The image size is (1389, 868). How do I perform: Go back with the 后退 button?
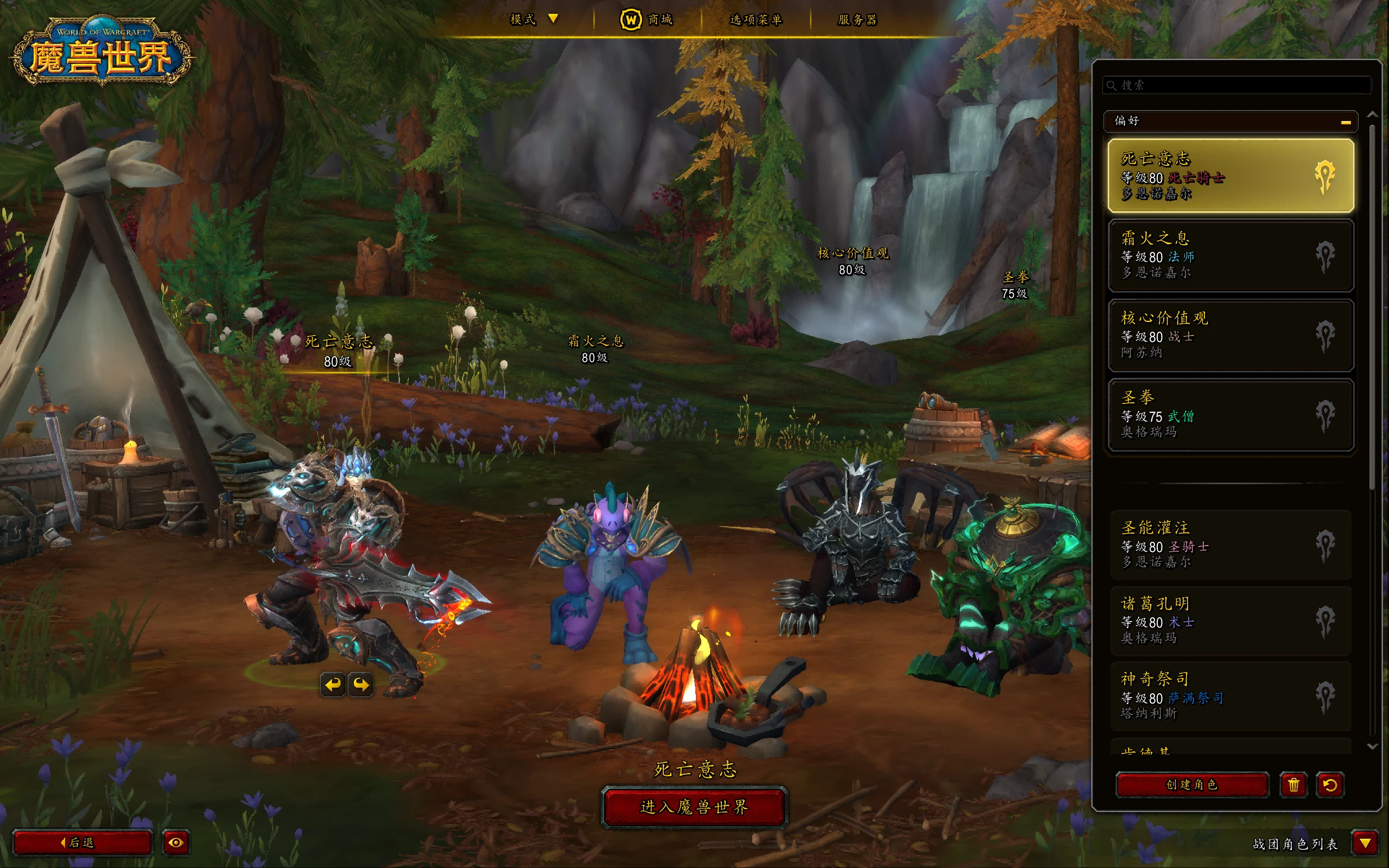[82, 842]
